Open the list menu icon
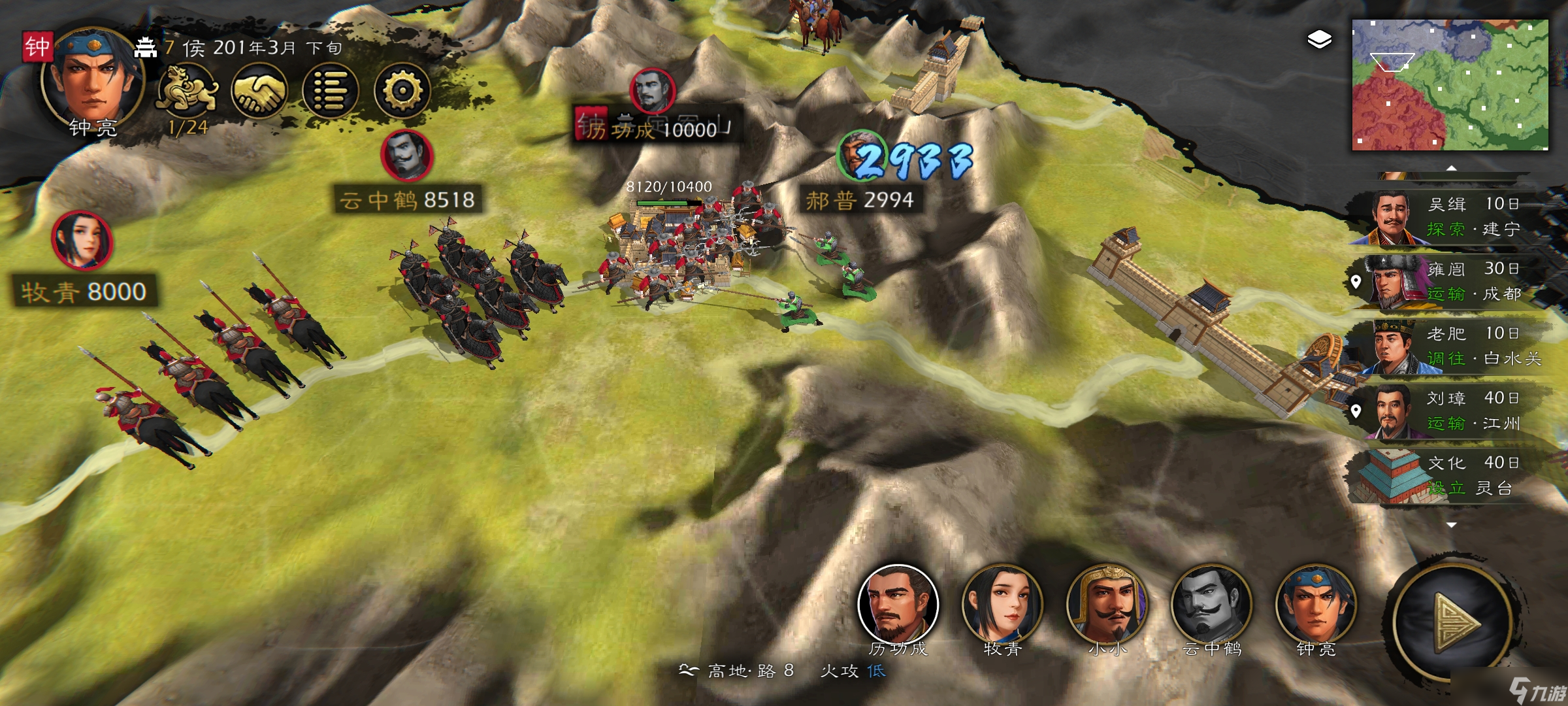This screenshot has width=1568, height=706. point(331,91)
